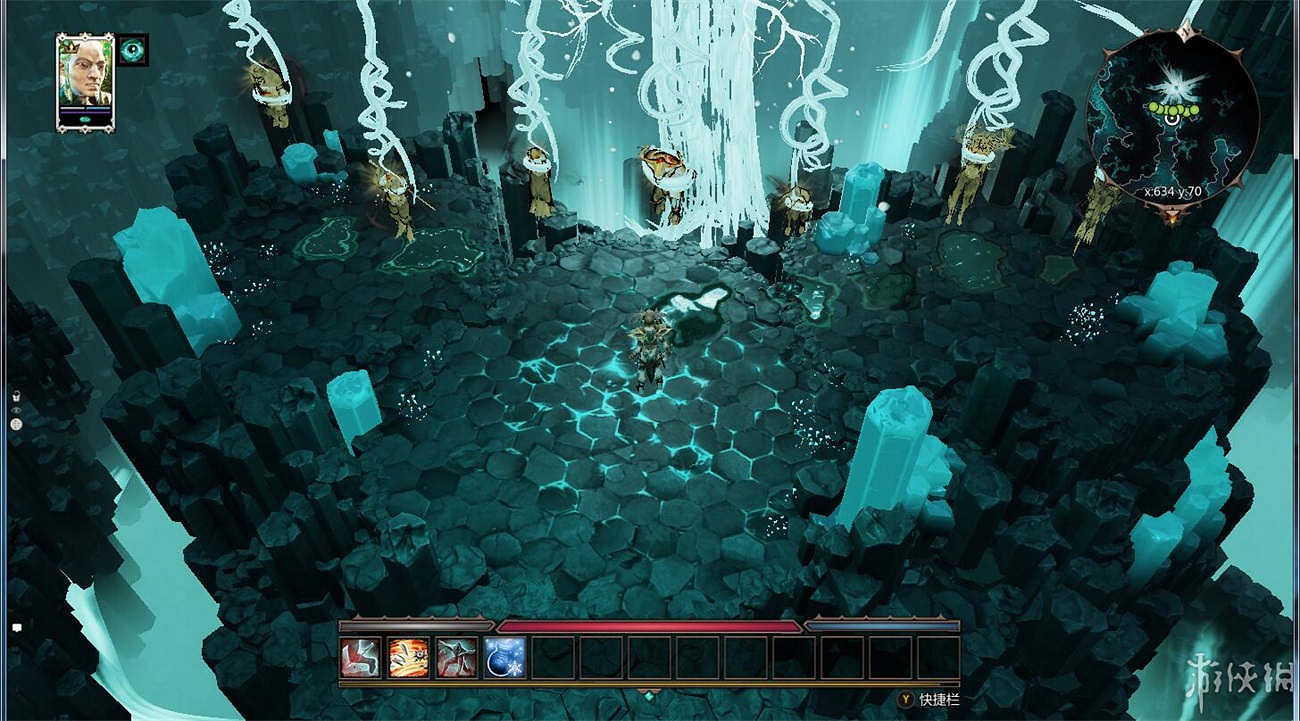Click the cyan eye status icon
Screen dimensions: 1300x721
133,49
